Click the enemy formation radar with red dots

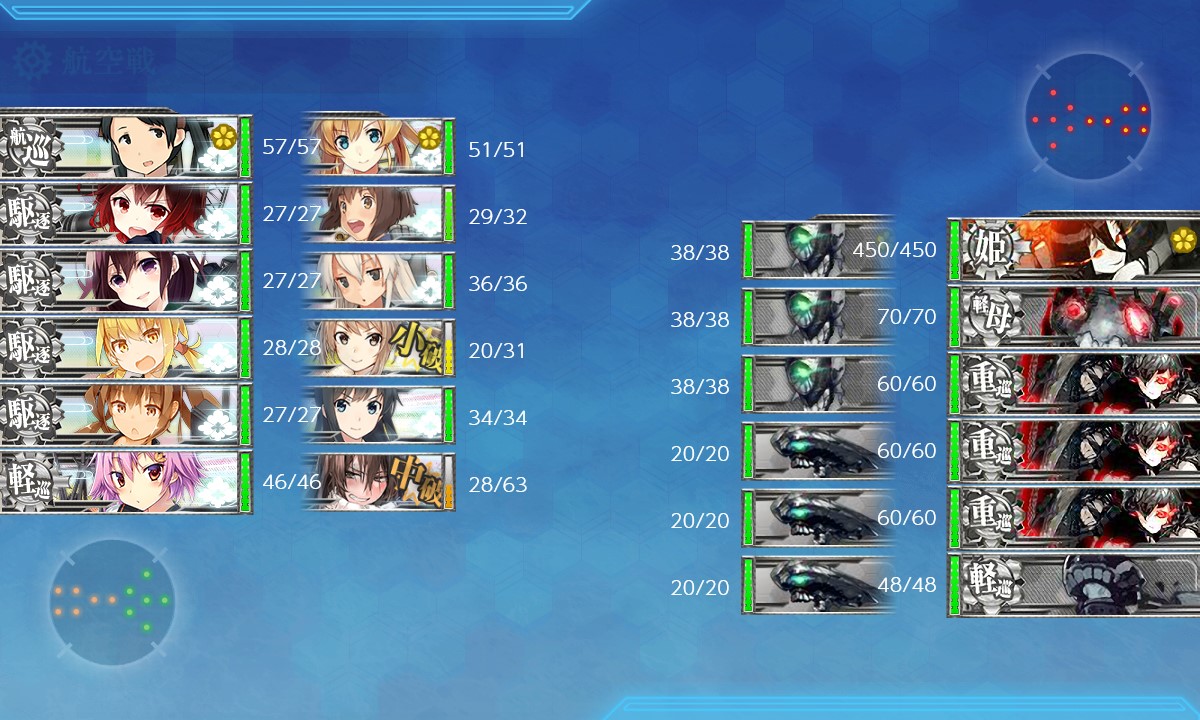[x=1088, y=117]
